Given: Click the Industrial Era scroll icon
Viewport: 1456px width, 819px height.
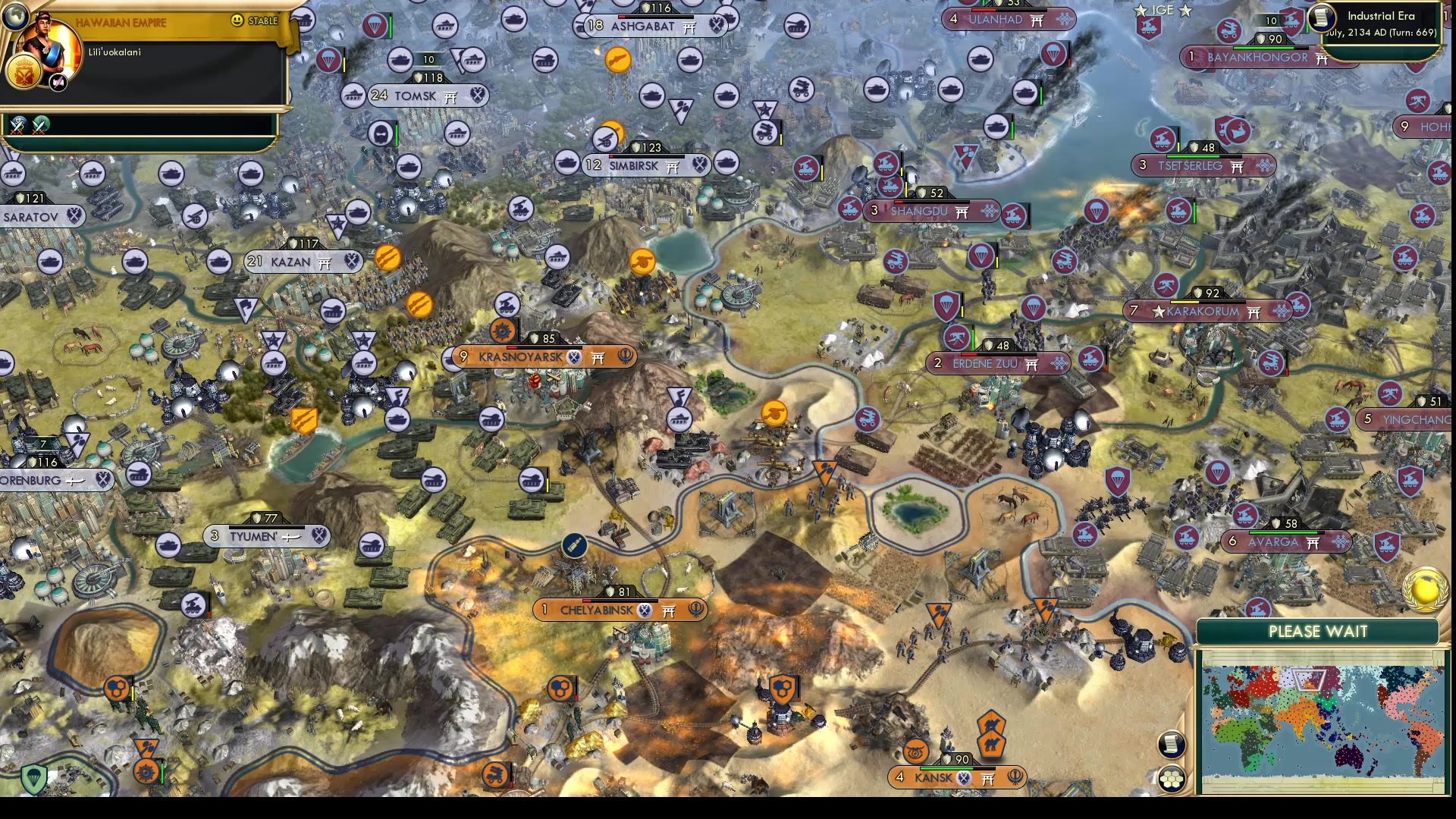Looking at the screenshot, I should point(1321,19).
